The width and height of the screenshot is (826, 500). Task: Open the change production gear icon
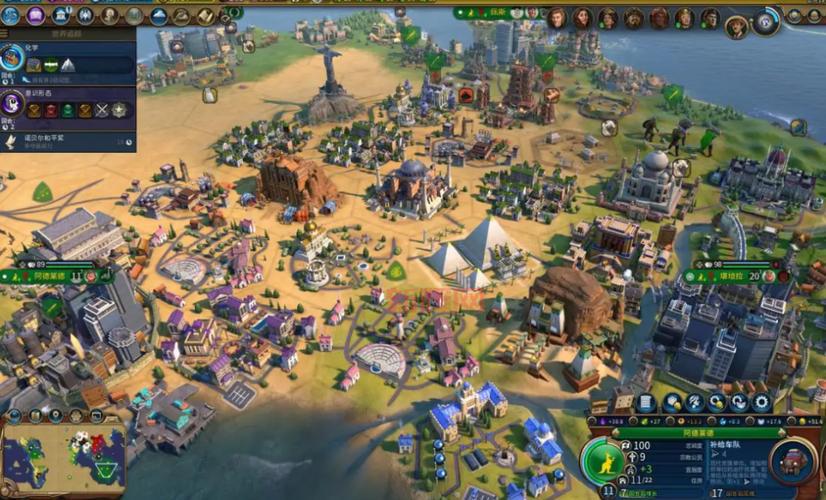pos(762,403)
